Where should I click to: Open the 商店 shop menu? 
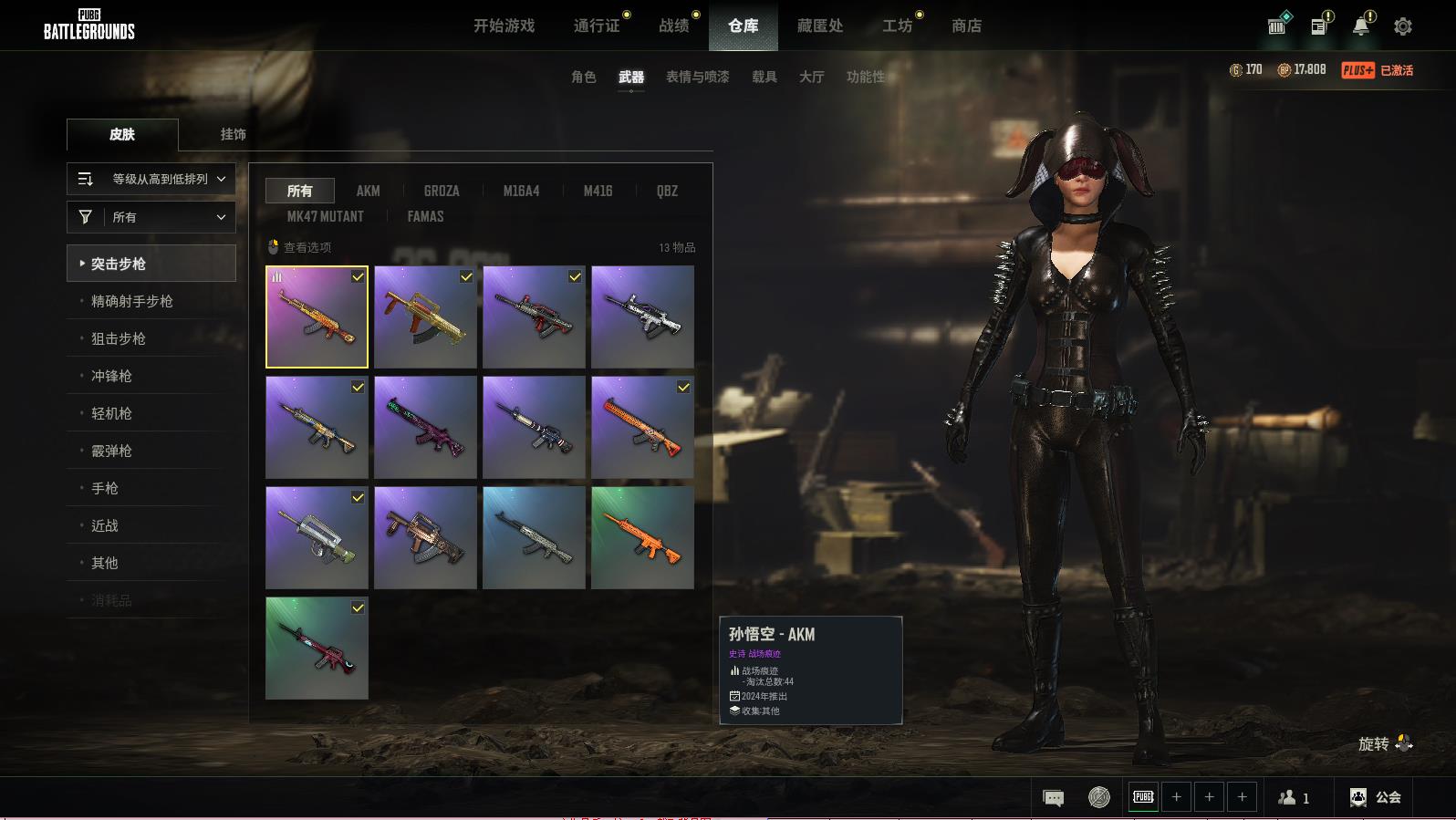pyautogui.click(x=966, y=26)
